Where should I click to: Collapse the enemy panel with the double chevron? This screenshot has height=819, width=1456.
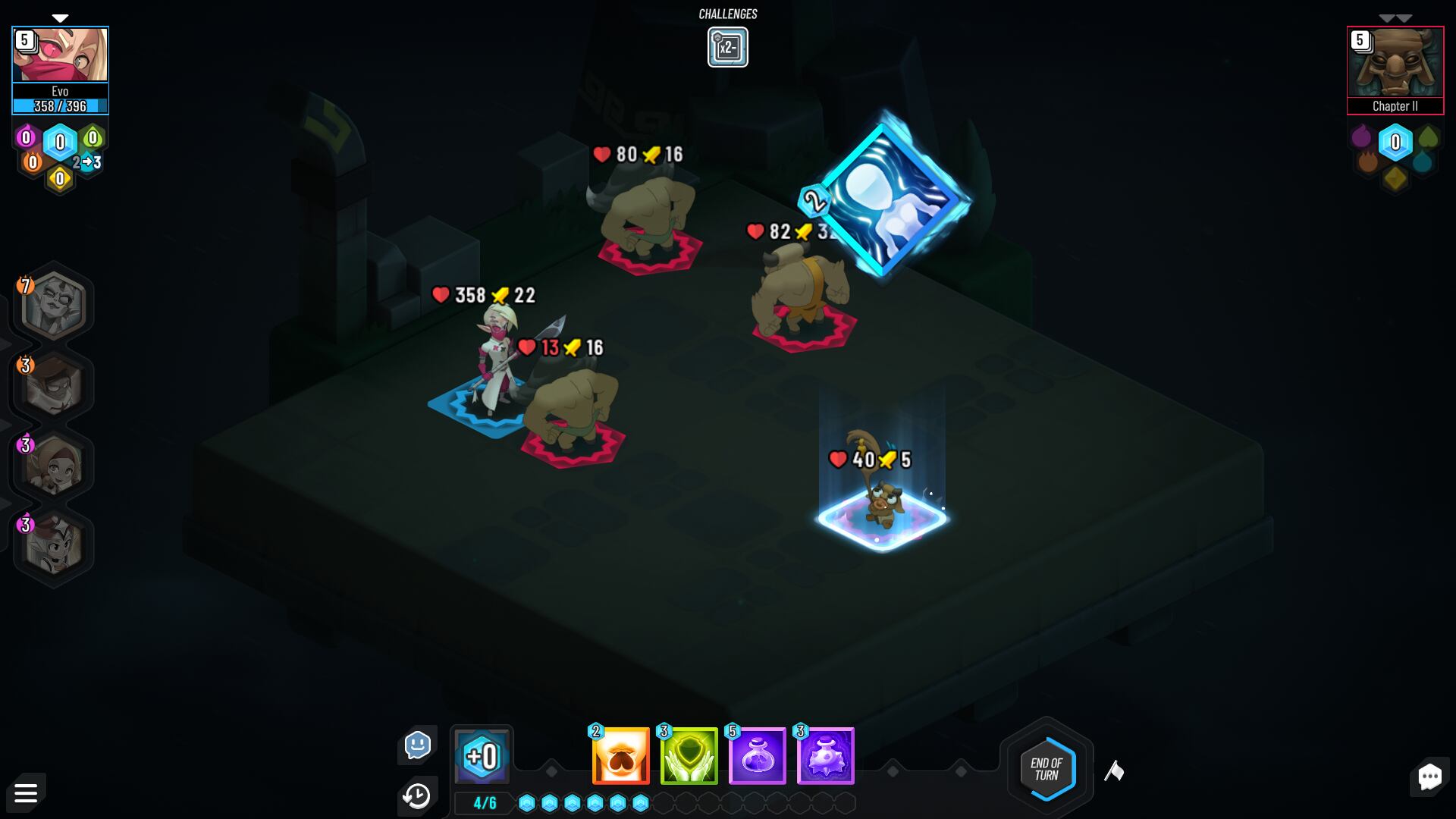click(1394, 15)
